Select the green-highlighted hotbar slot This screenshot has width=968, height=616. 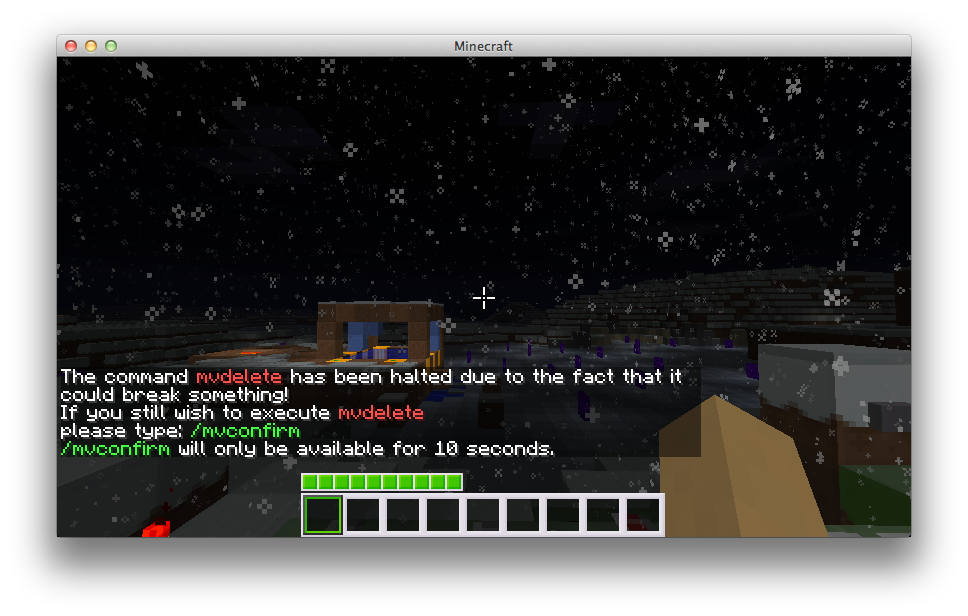click(x=323, y=515)
